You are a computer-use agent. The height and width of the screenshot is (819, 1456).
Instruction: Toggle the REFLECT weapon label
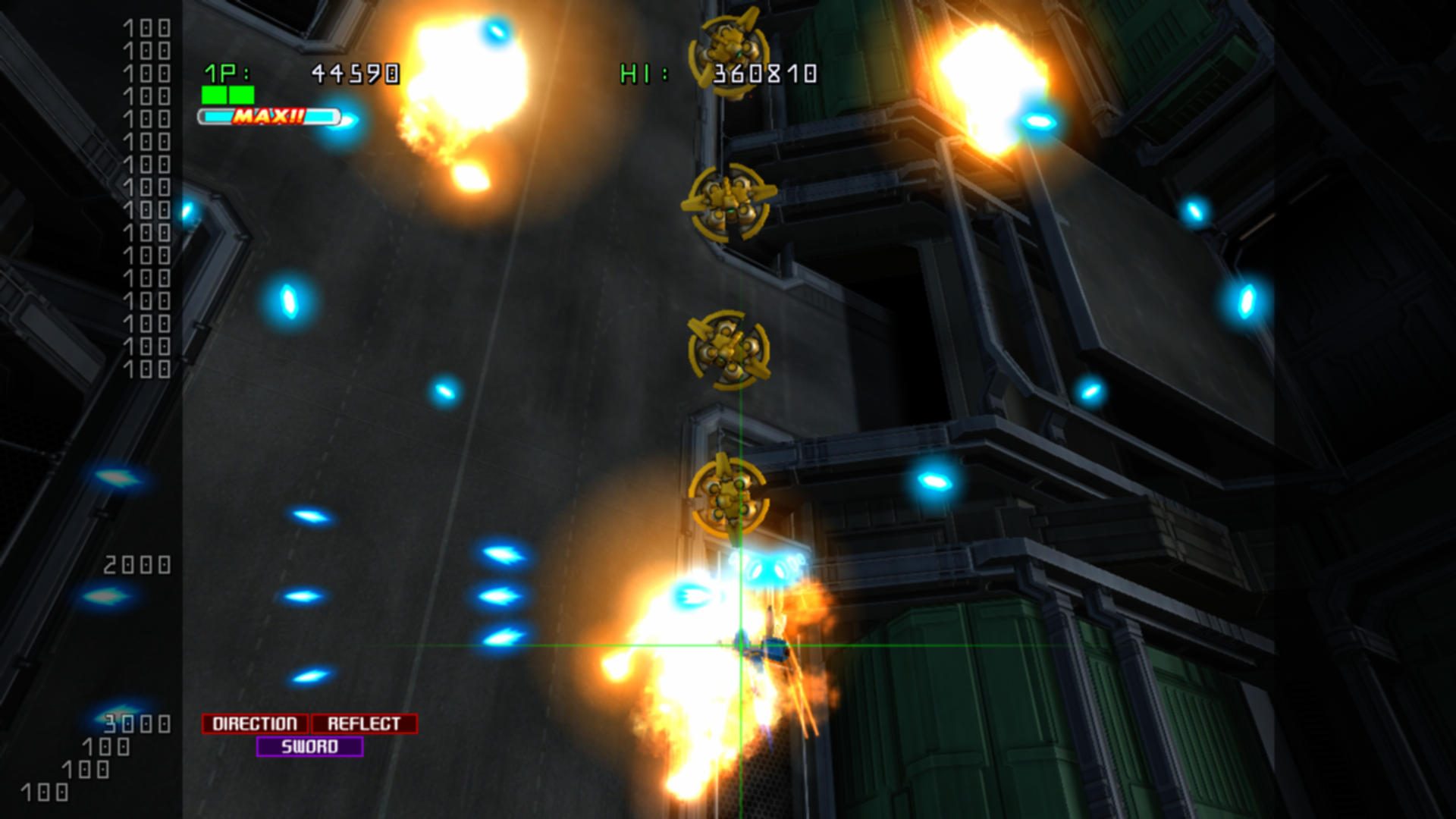[362, 723]
